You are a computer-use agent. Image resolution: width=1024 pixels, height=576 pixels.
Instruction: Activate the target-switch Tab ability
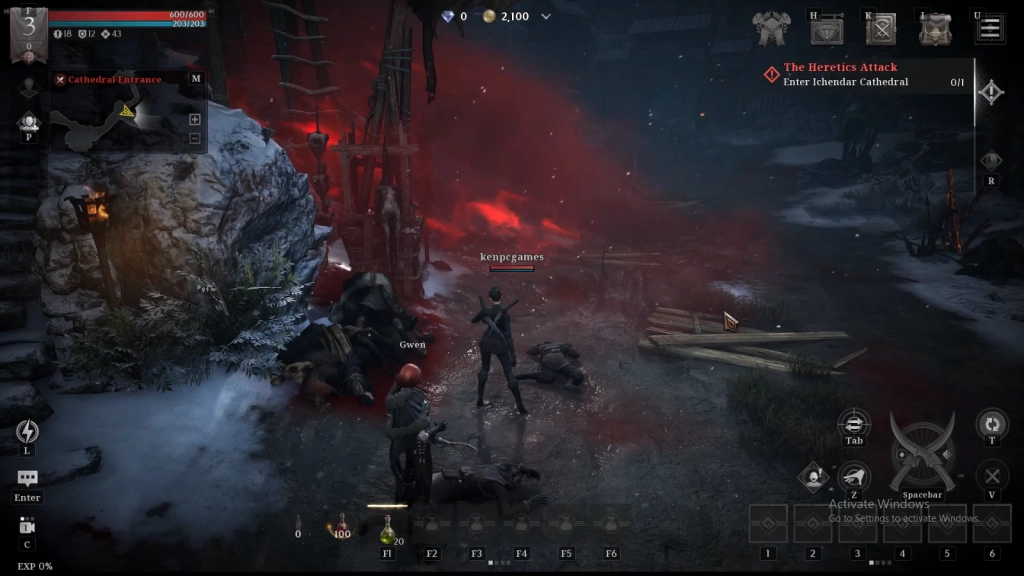pos(854,423)
